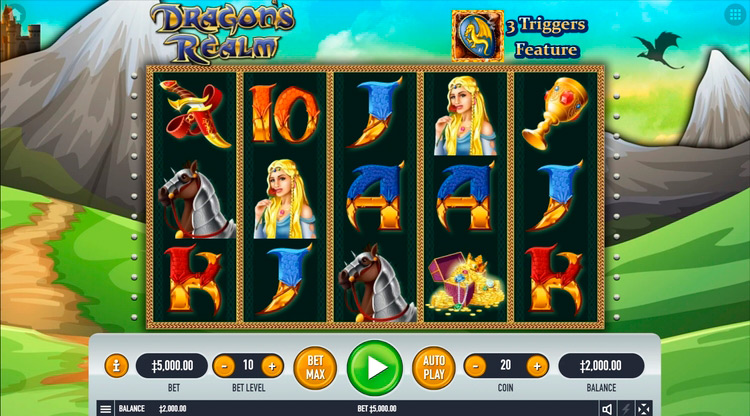
Task: Open the hamburger menu
Action: click(105, 409)
